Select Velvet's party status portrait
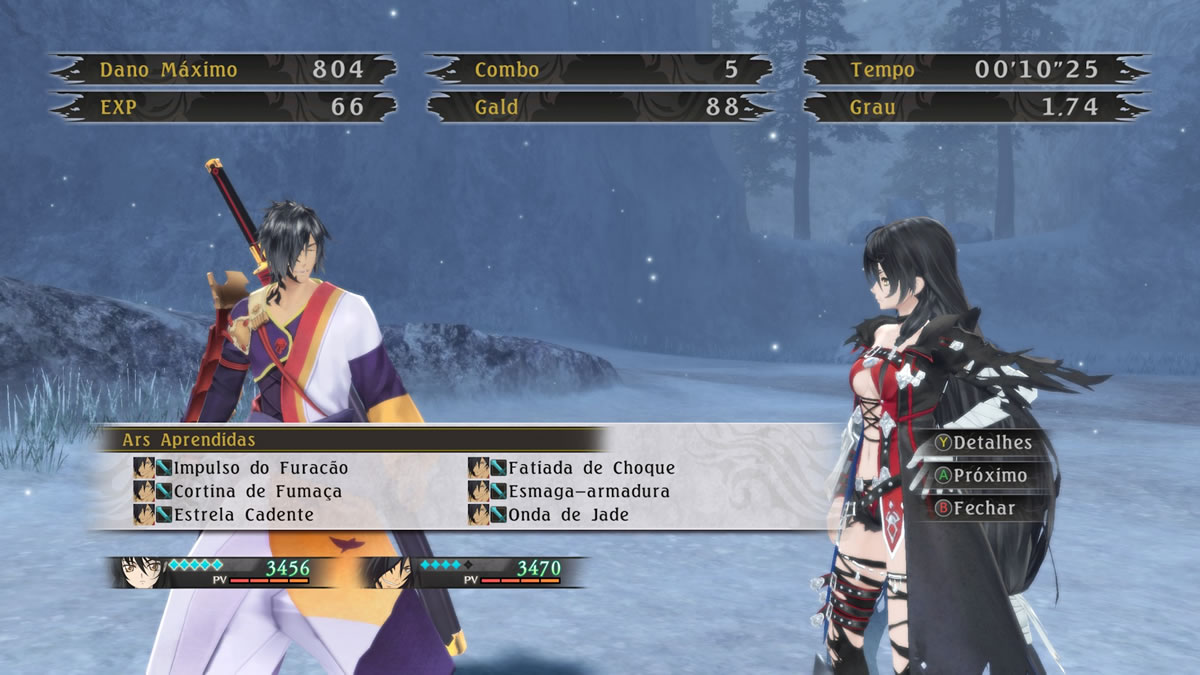The image size is (1200, 675). [139, 571]
